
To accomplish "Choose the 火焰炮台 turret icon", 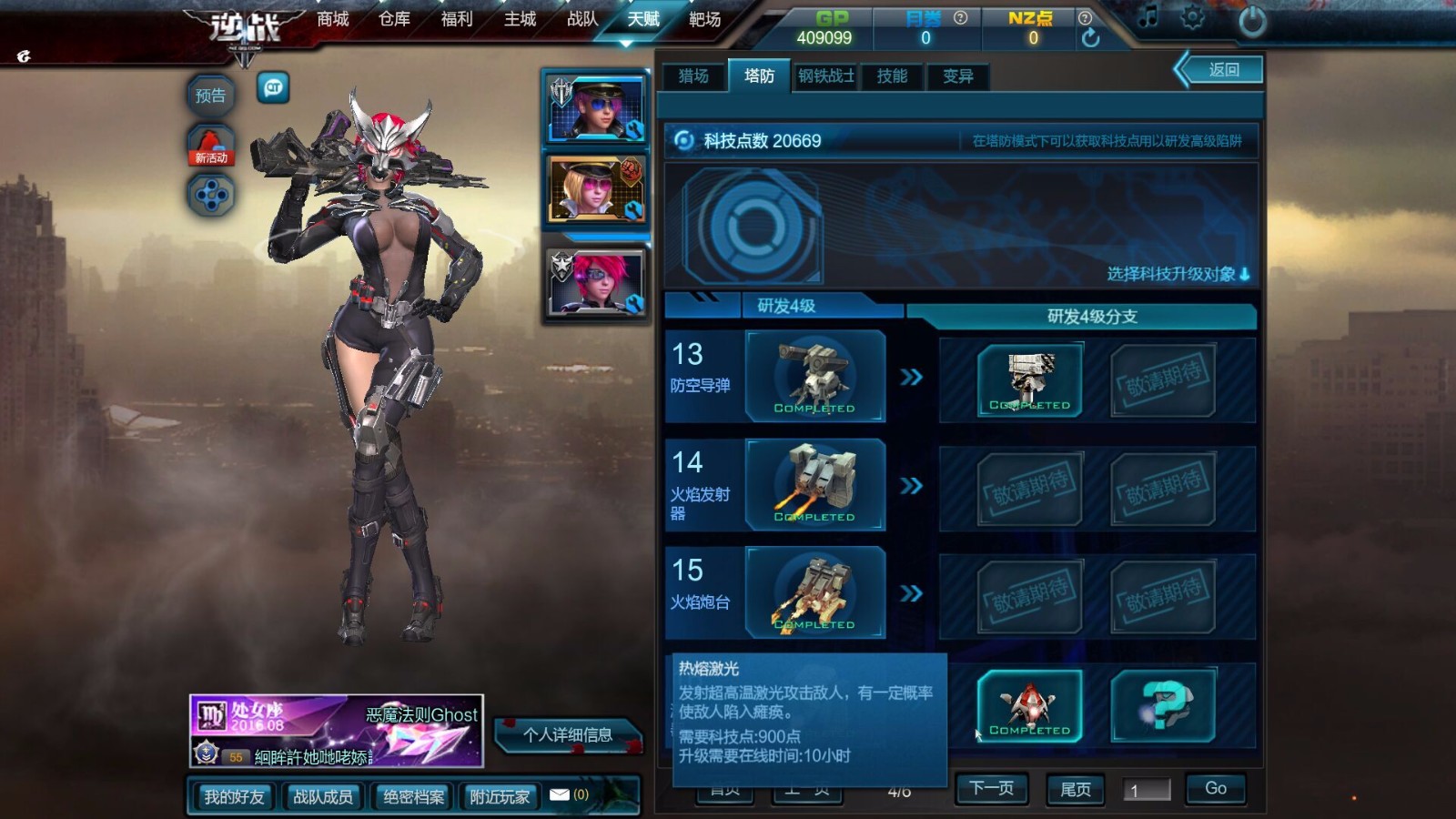I will [814, 592].
